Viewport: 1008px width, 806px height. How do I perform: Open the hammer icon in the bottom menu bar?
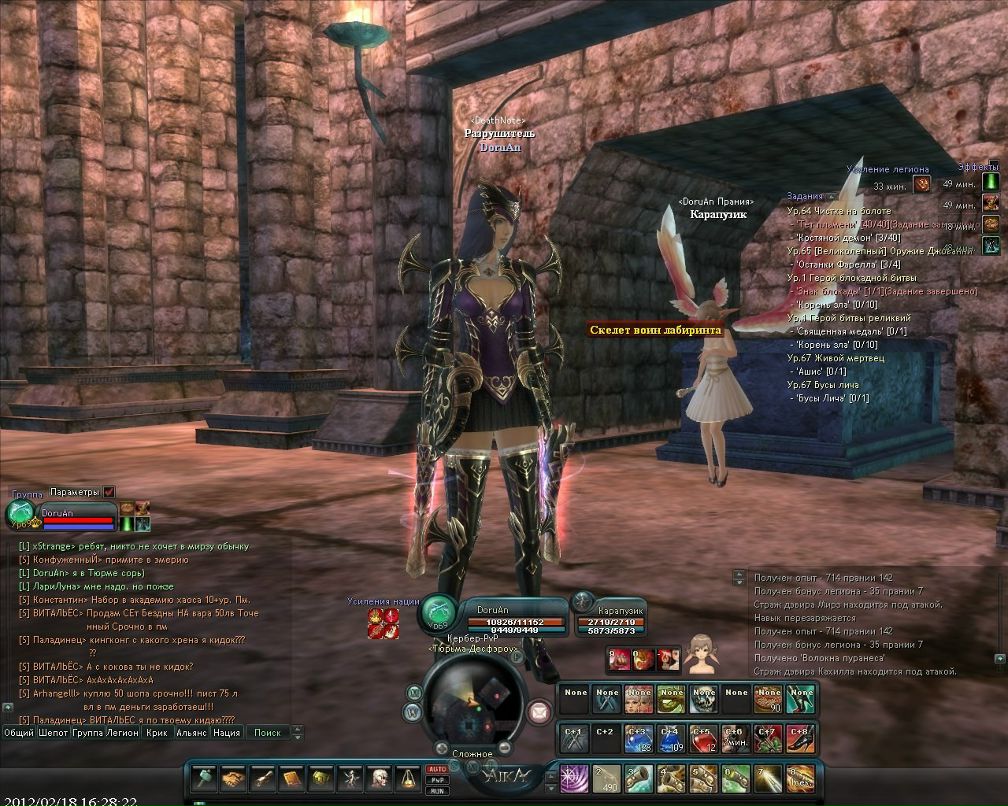(205, 777)
